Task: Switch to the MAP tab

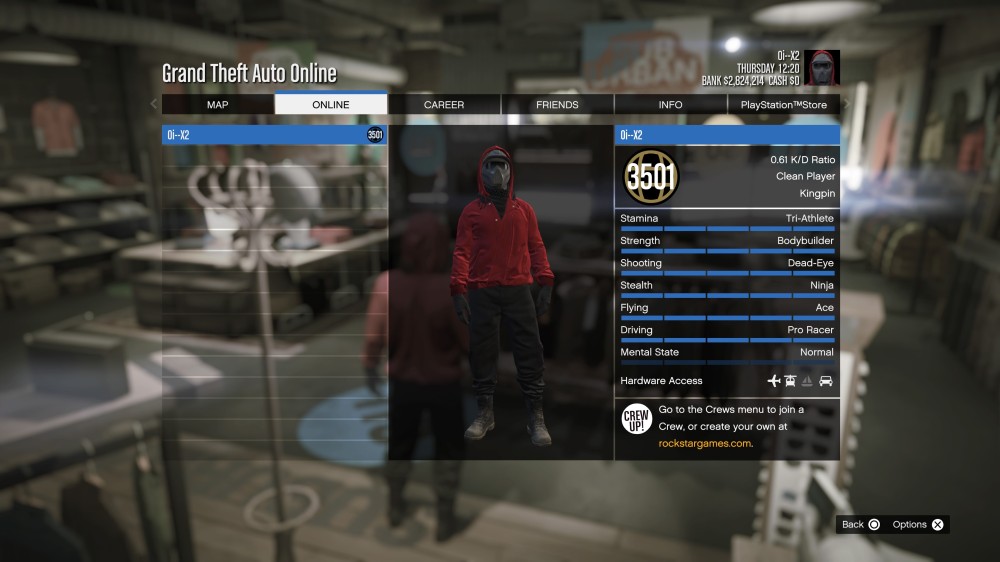Action: coord(217,104)
